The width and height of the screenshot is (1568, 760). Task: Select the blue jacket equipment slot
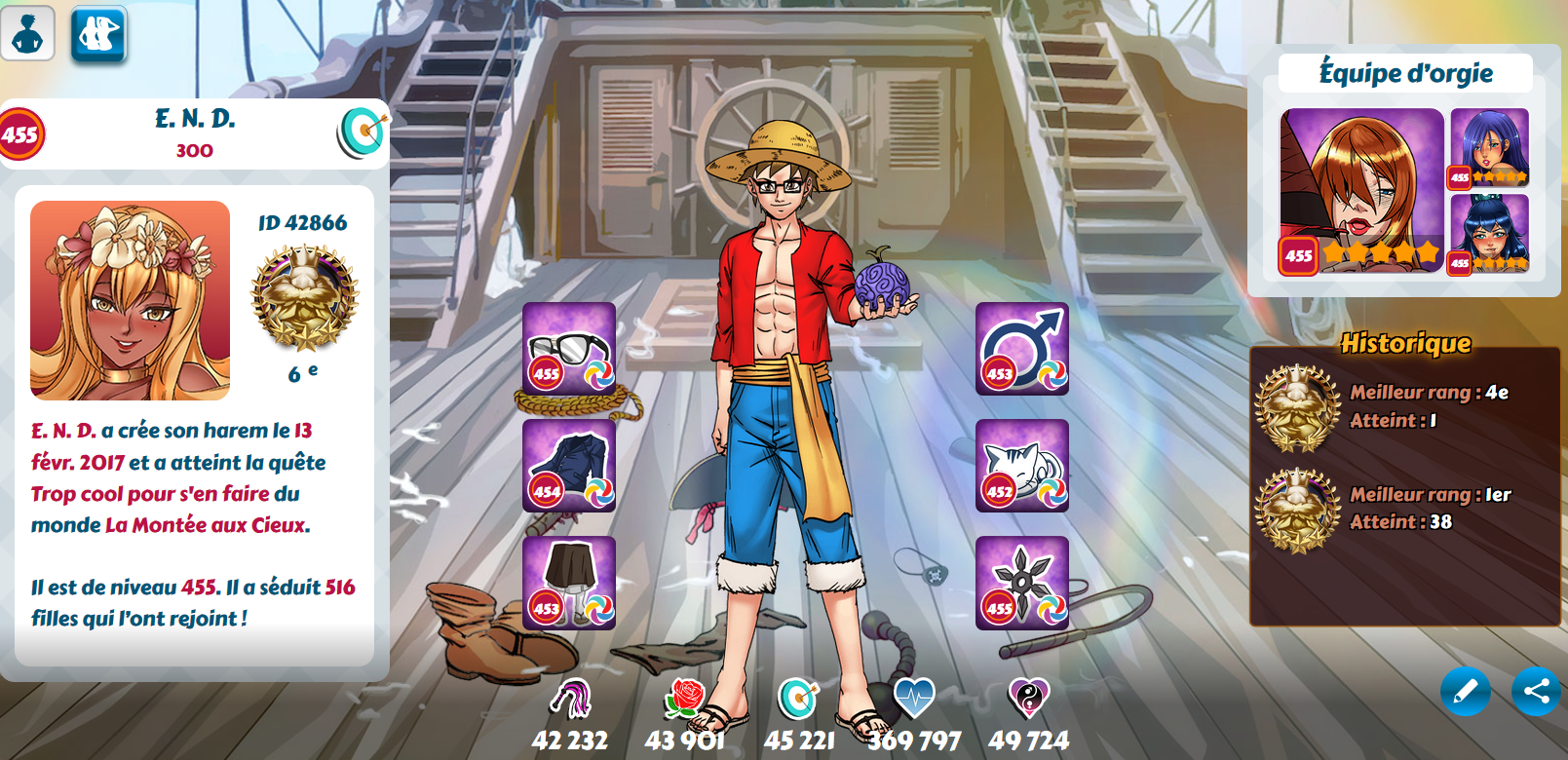coord(569,466)
